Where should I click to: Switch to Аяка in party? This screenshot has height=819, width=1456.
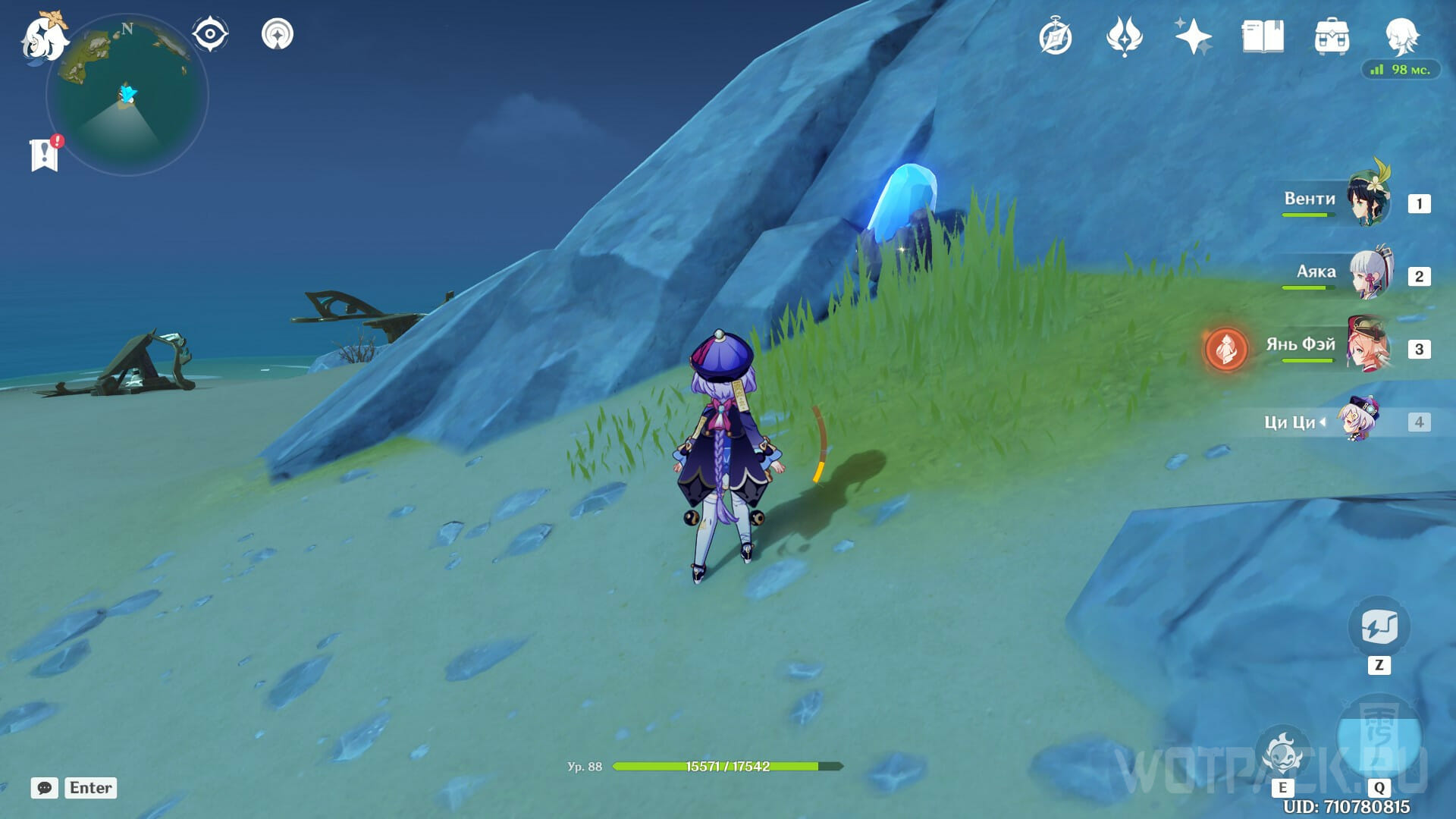coord(1371,273)
